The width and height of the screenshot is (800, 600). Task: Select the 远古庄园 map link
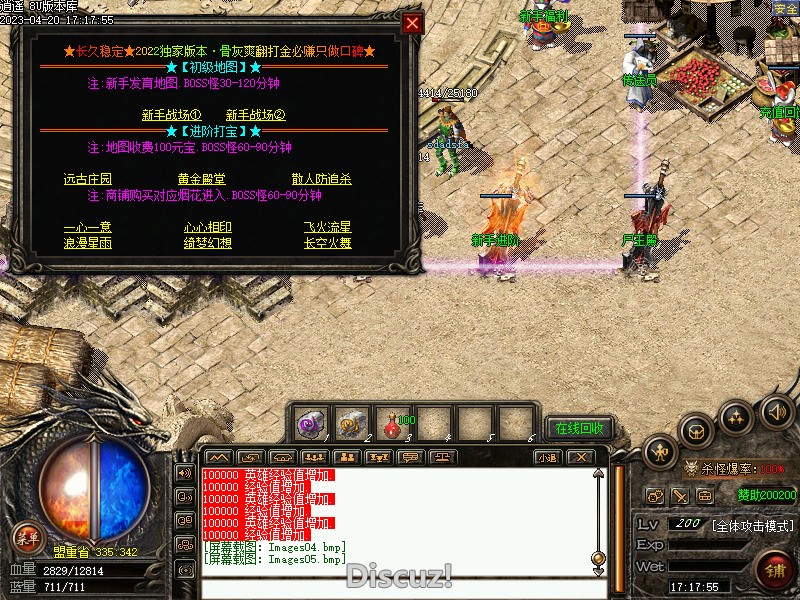click(88, 179)
